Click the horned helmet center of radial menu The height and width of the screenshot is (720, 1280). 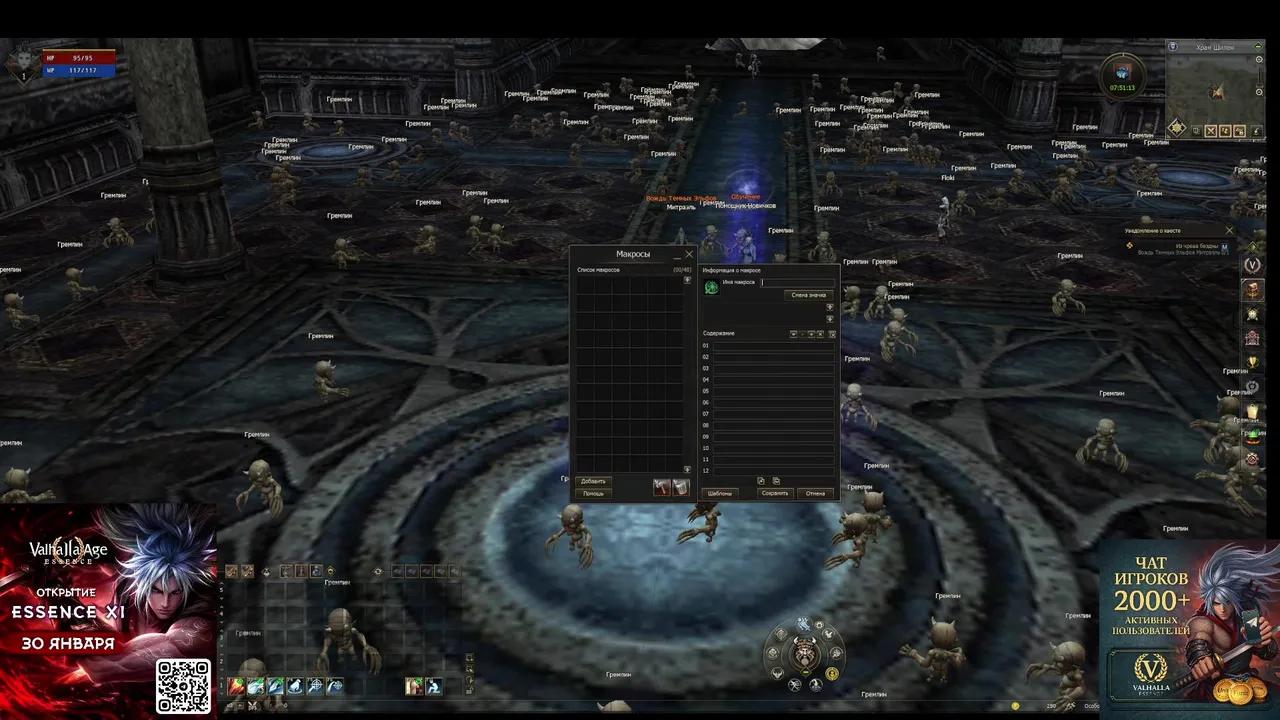tap(804, 656)
